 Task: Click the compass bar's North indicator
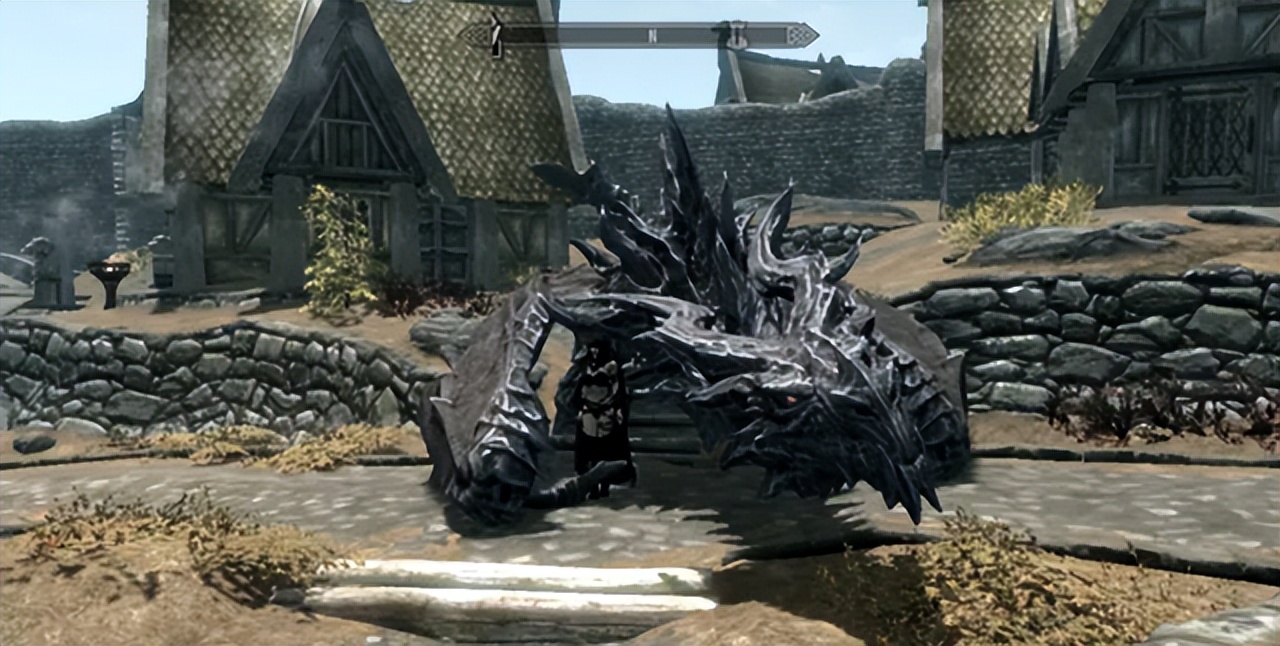[x=652, y=35]
